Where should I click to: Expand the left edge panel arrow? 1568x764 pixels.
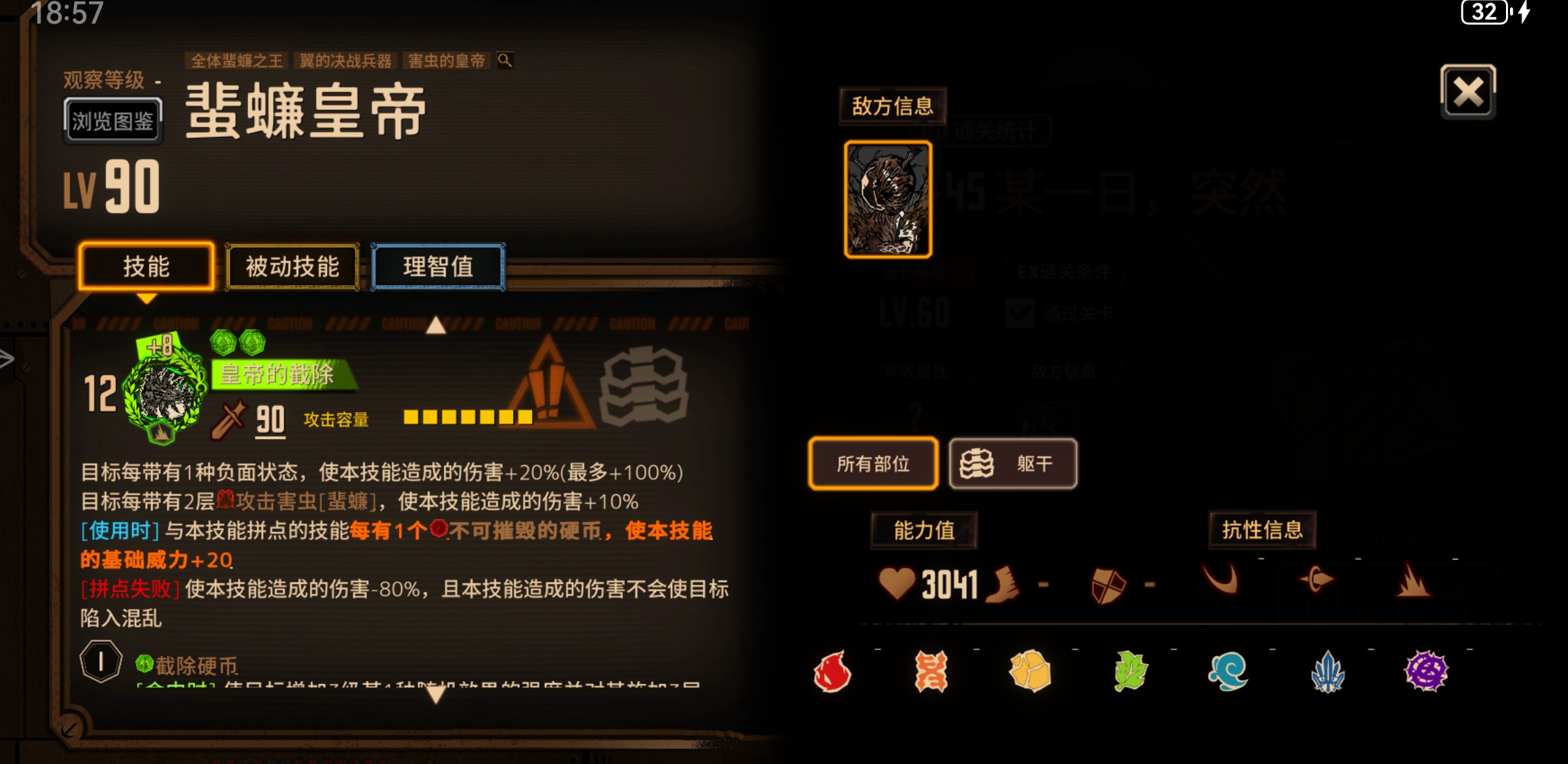5,359
